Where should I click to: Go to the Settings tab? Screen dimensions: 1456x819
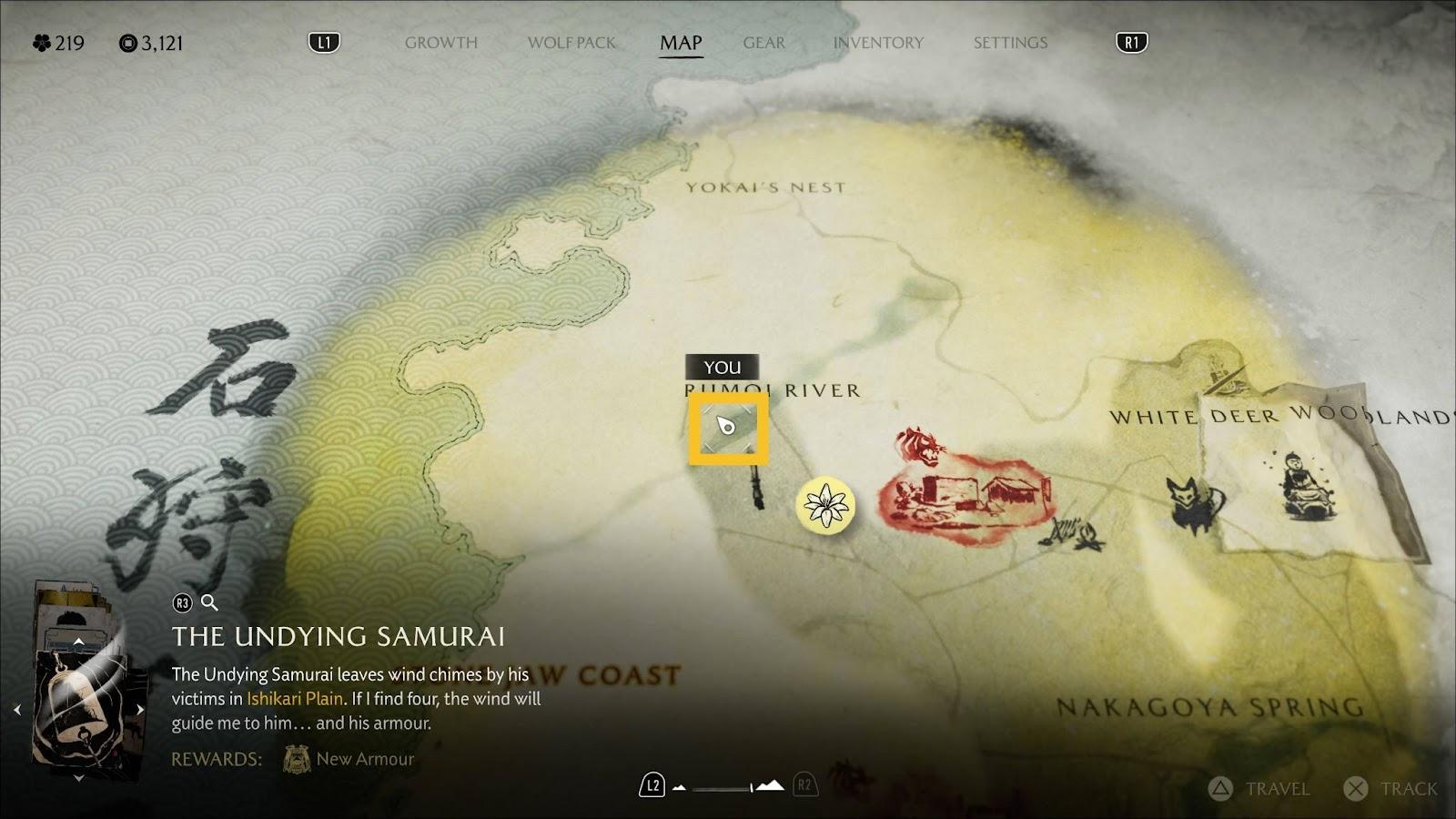coord(1010,43)
